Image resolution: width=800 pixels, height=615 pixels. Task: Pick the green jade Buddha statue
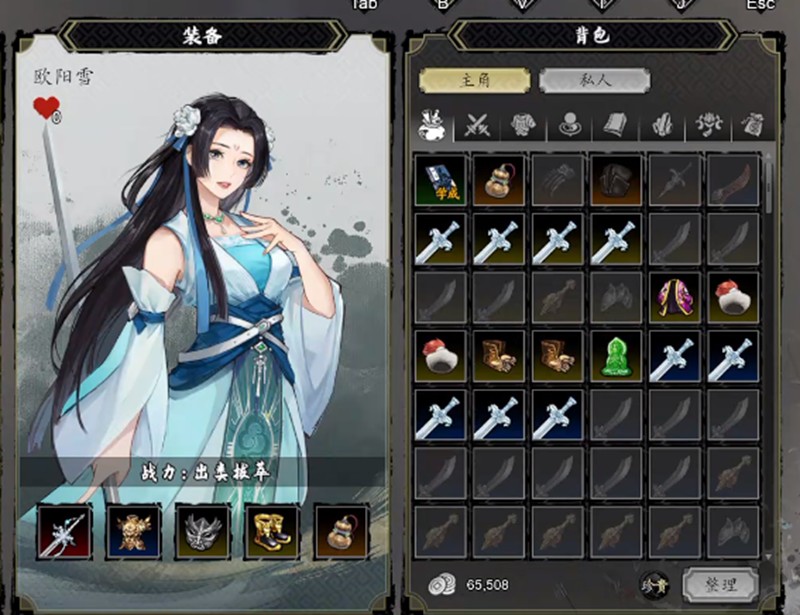click(x=617, y=356)
